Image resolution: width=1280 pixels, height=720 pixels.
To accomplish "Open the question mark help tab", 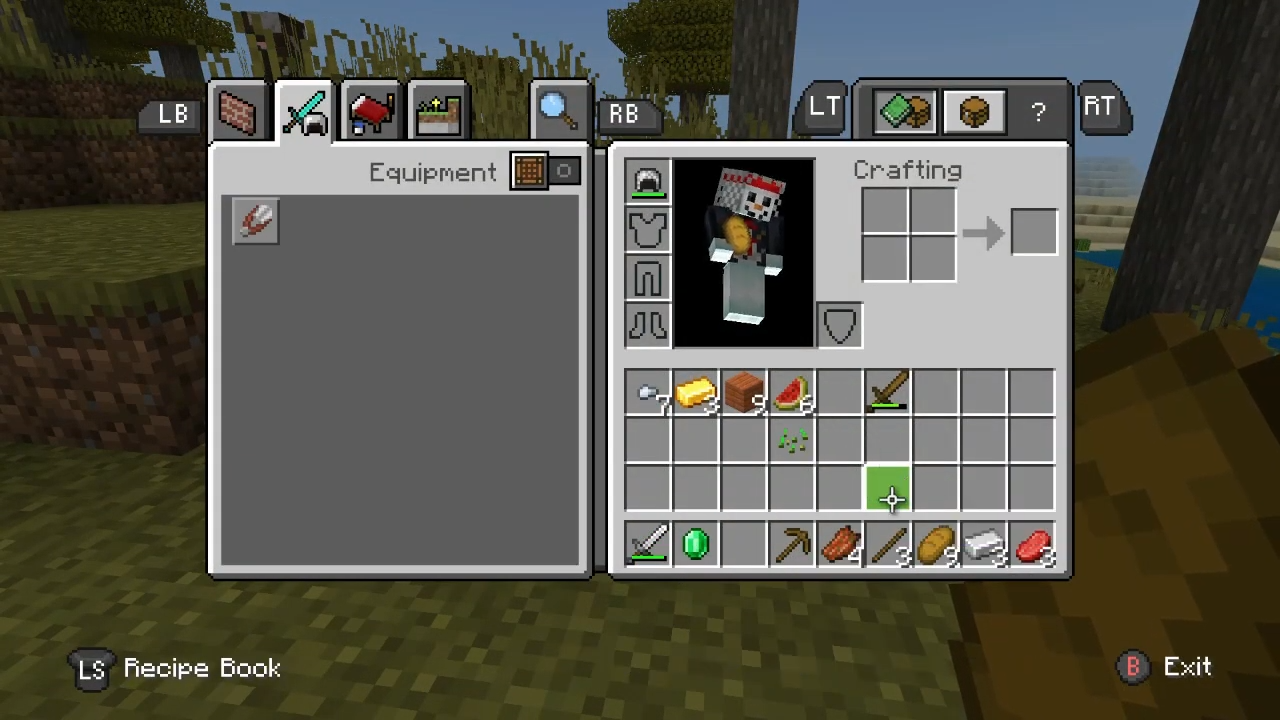I will [1038, 112].
